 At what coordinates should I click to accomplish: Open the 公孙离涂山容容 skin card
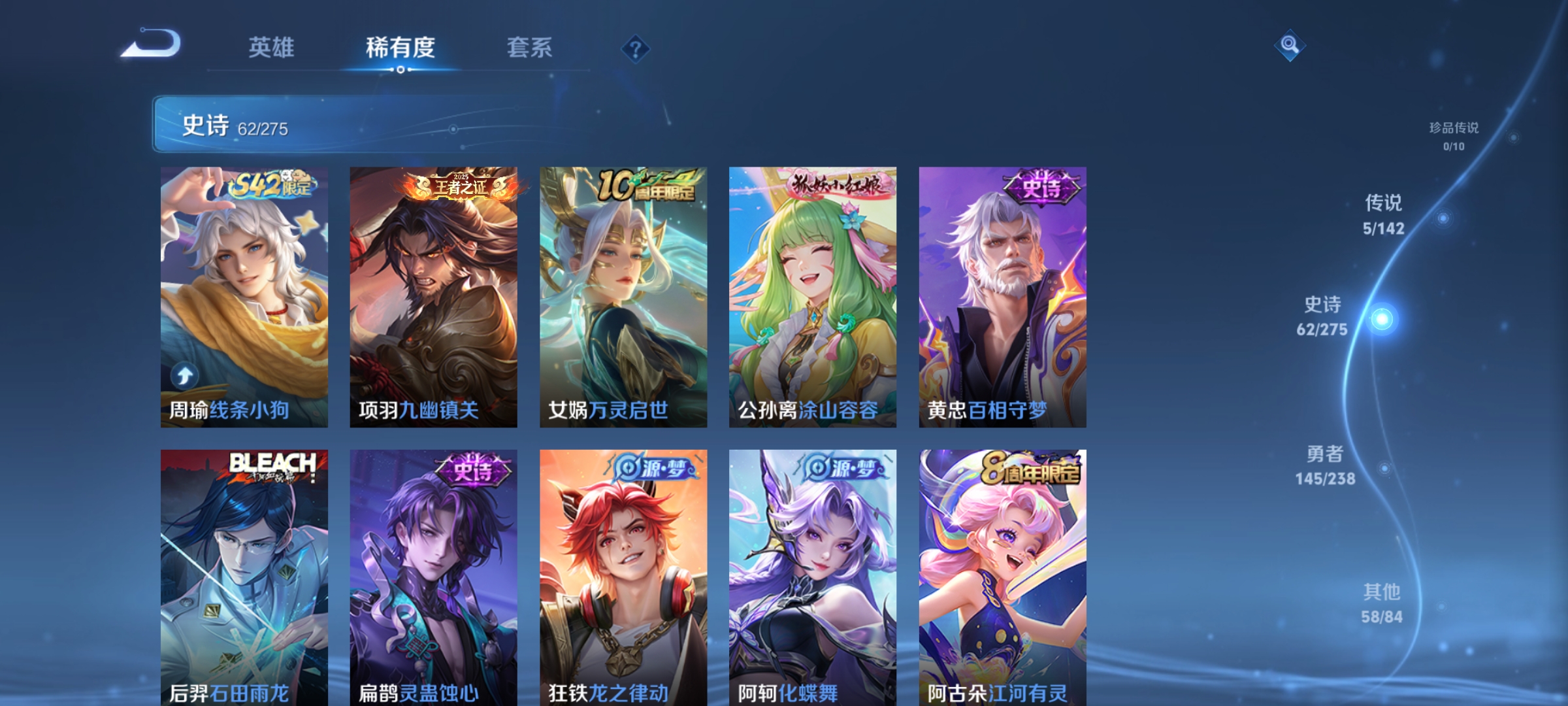click(811, 294)
